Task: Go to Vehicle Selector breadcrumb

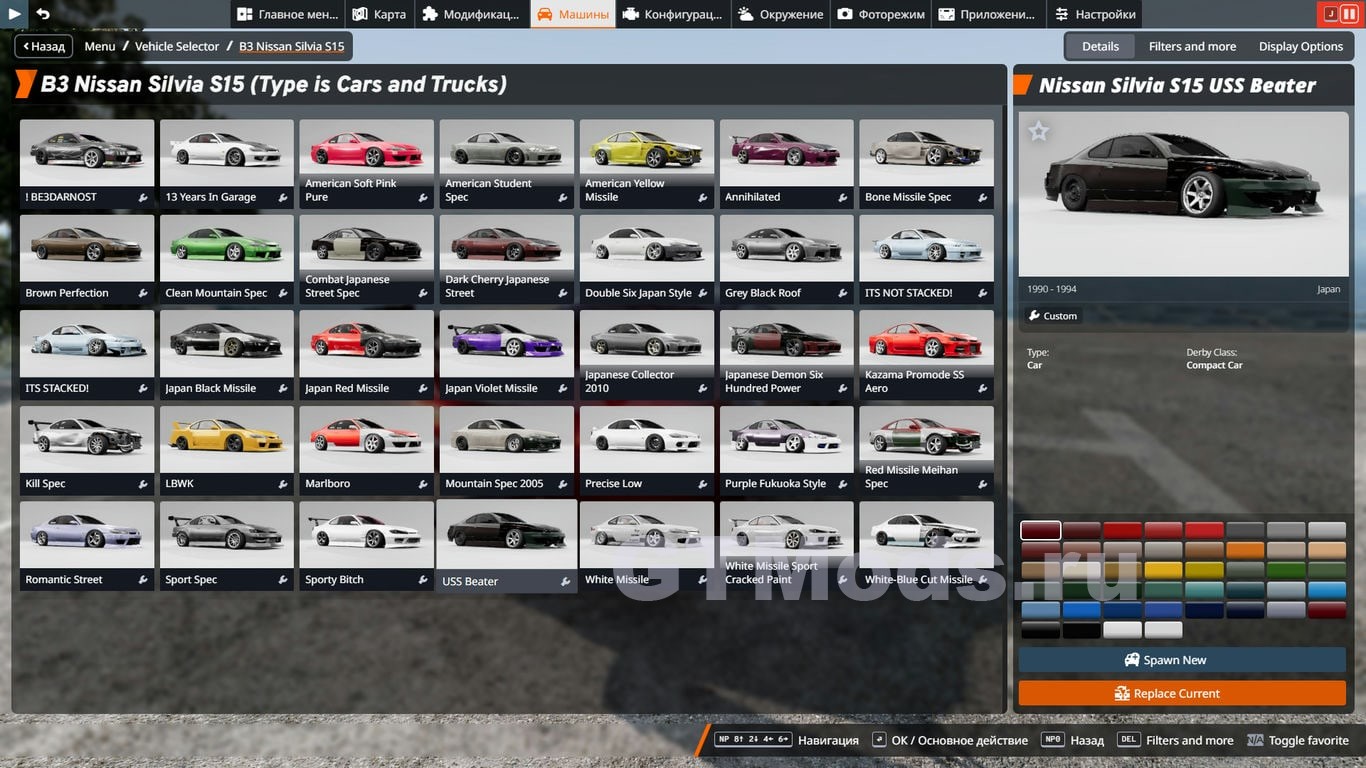Action: point(177,46)
